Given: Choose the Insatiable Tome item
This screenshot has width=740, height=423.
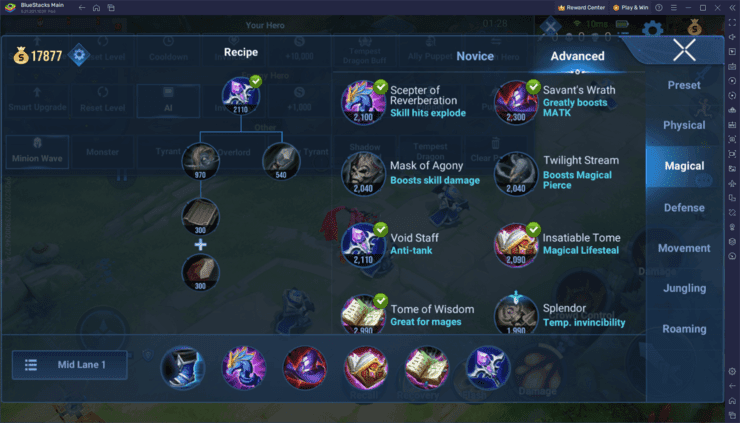Looking at the screenshot, I should tap(516, 244).
